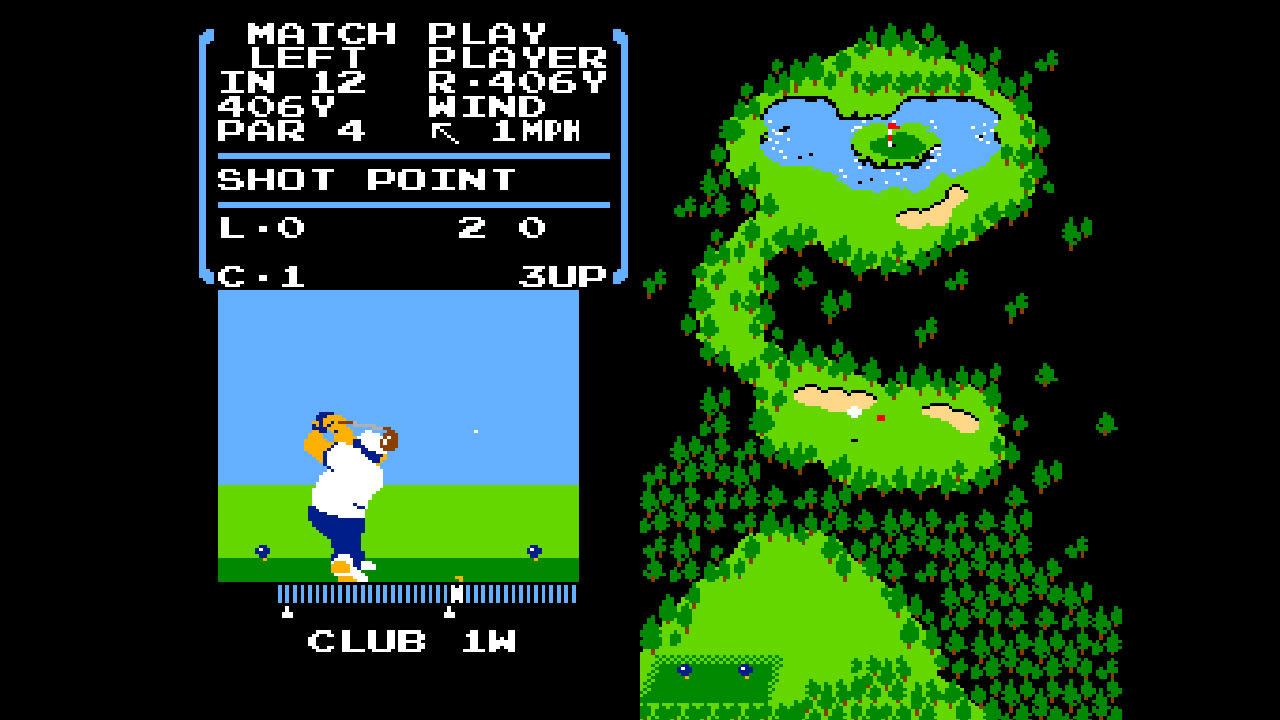Viewport: 1280px width, 720px height.
Task: Click the flag on the island green
Action: point(890,130)
